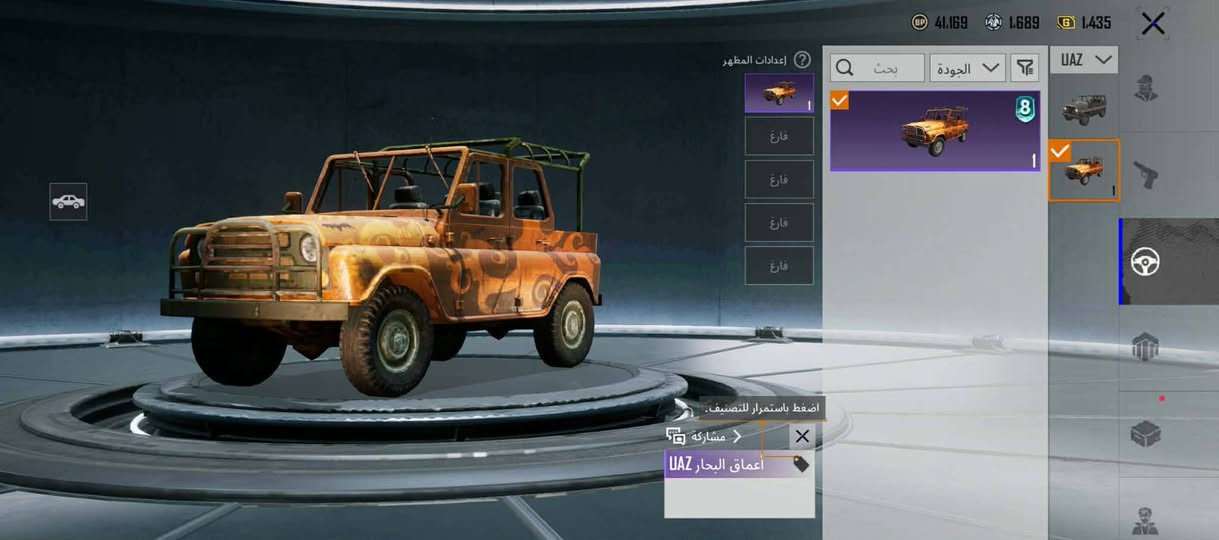Open the crate box category tab
Image resolution: width=1219 pixels, height=540 pixels.
pos(1146,434)
